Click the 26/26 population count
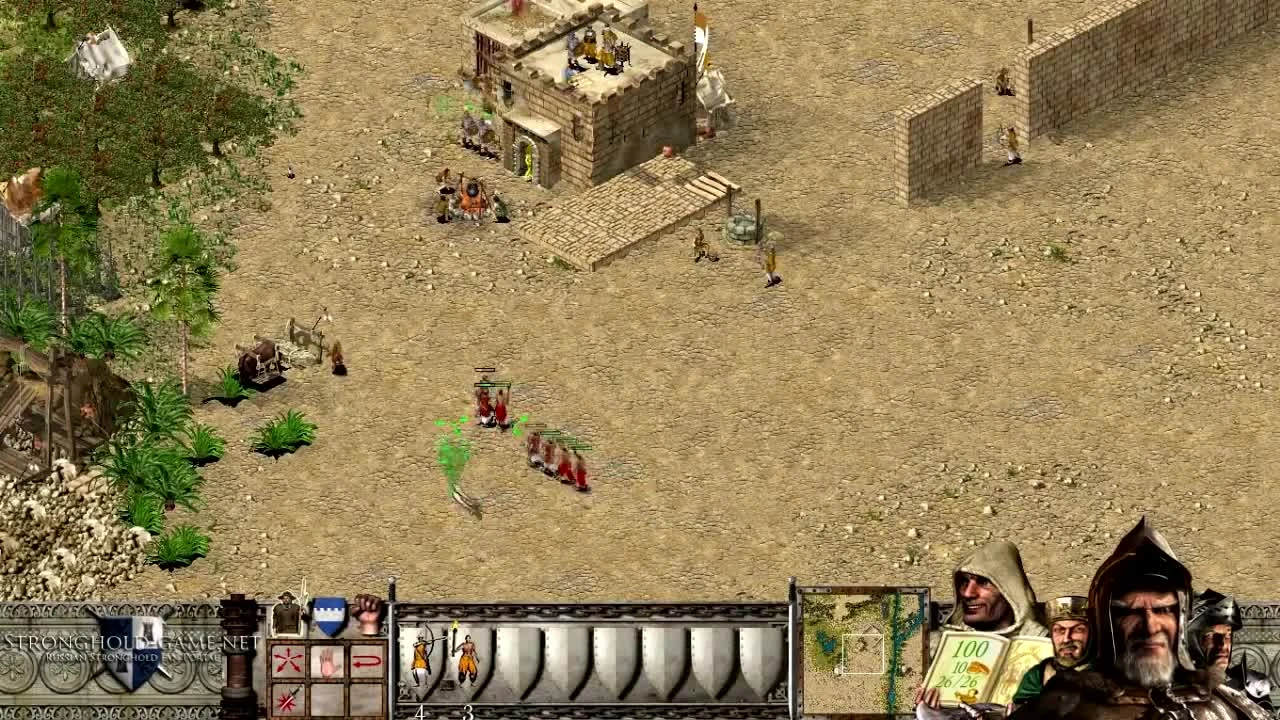1280x720 pixels. pos(957,680)
